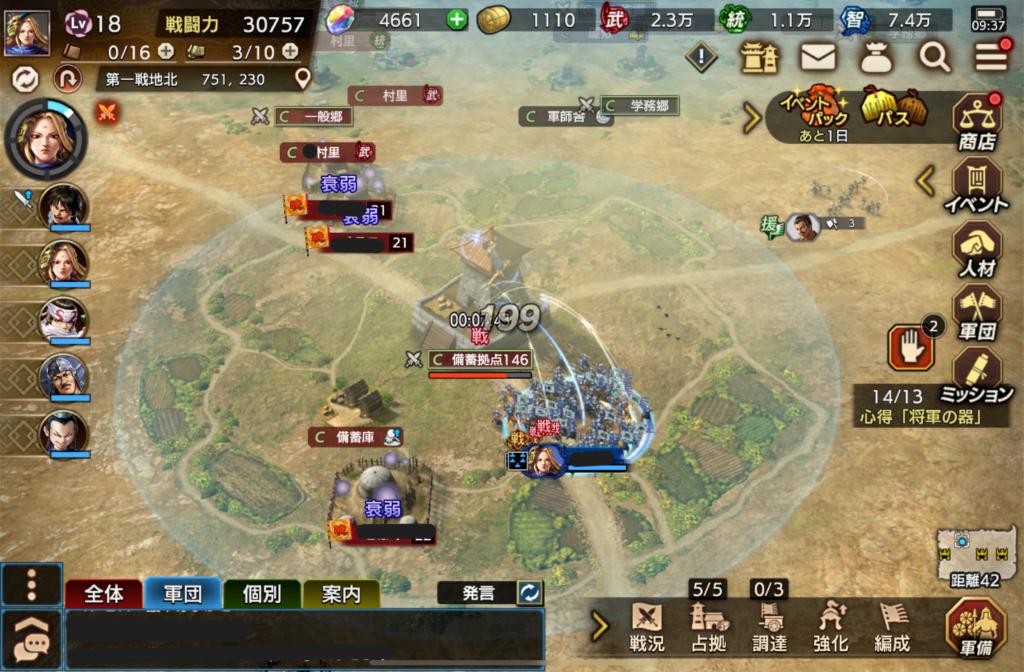
Task: Open the hamburger main menu
Action: [x=991, y=58]
